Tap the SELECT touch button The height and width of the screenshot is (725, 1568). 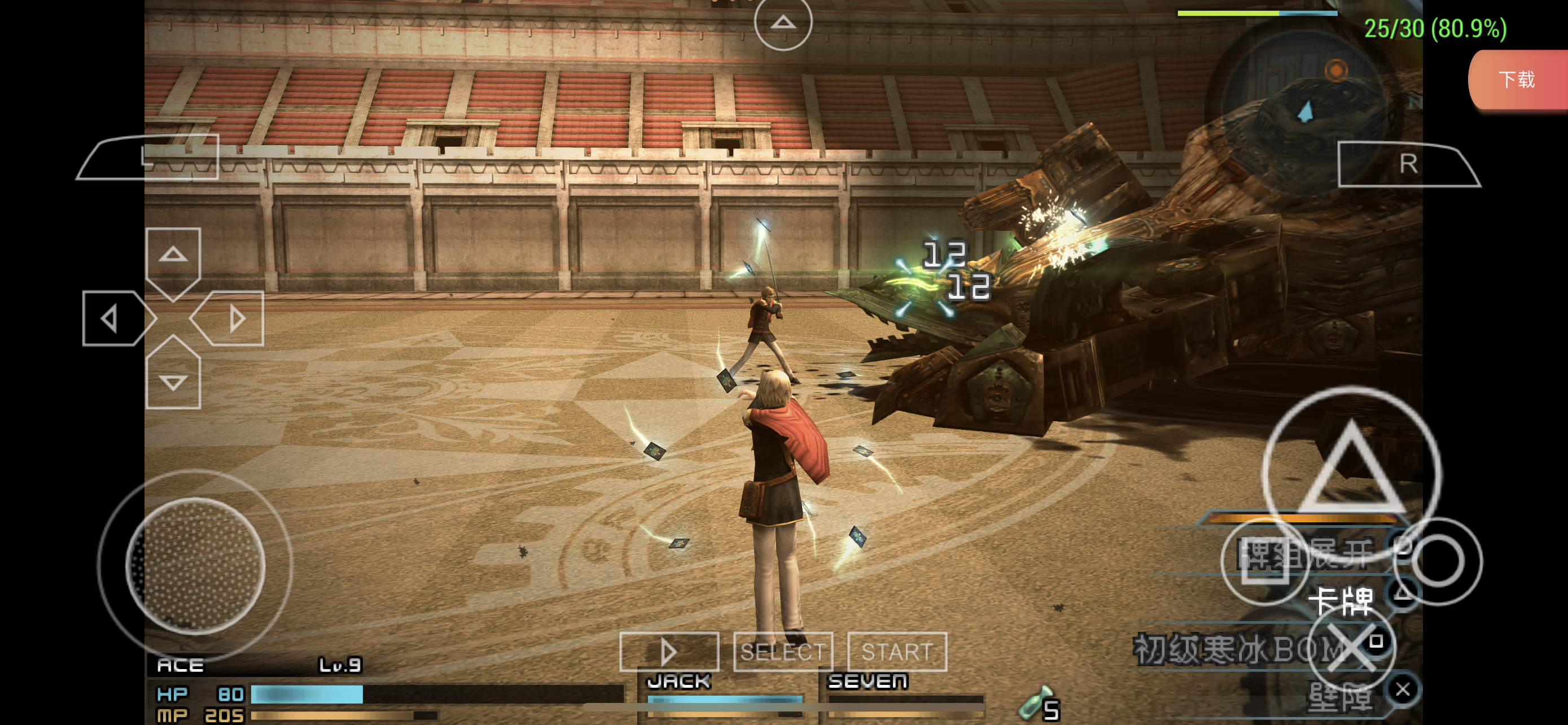(x=783, y=652)
